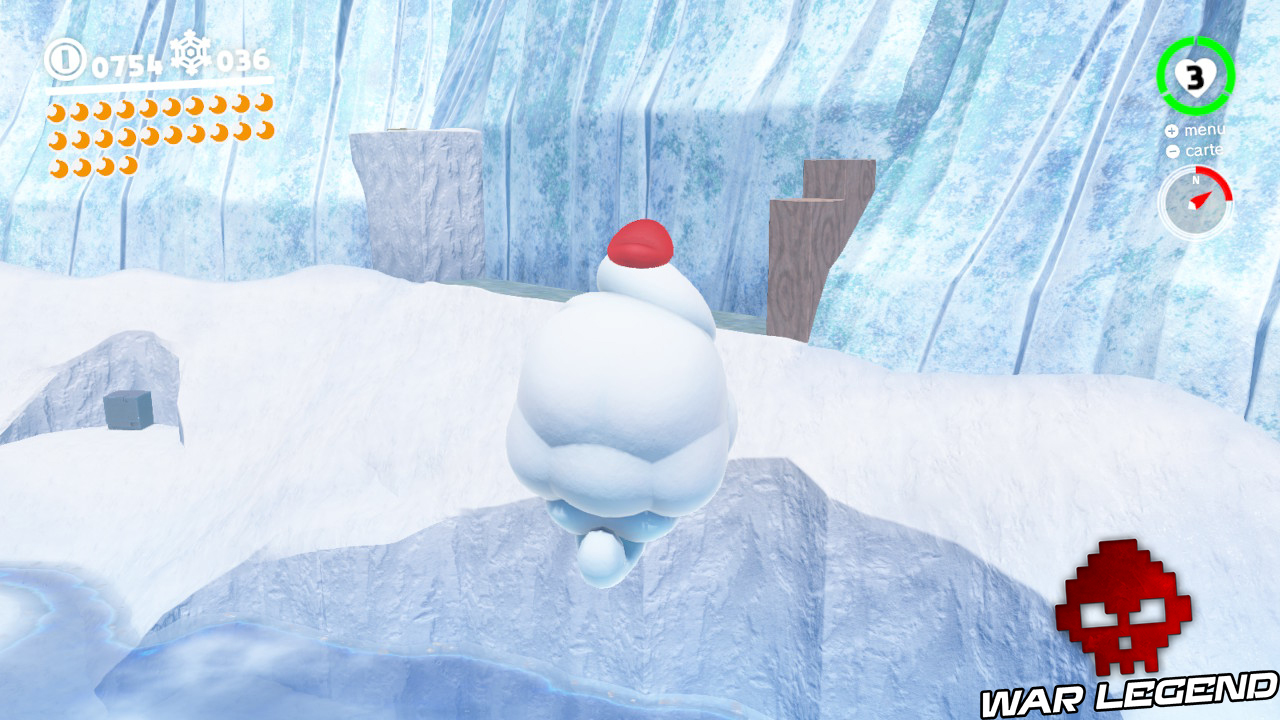
Task: Open the menu label
Action: [1206, 130]
